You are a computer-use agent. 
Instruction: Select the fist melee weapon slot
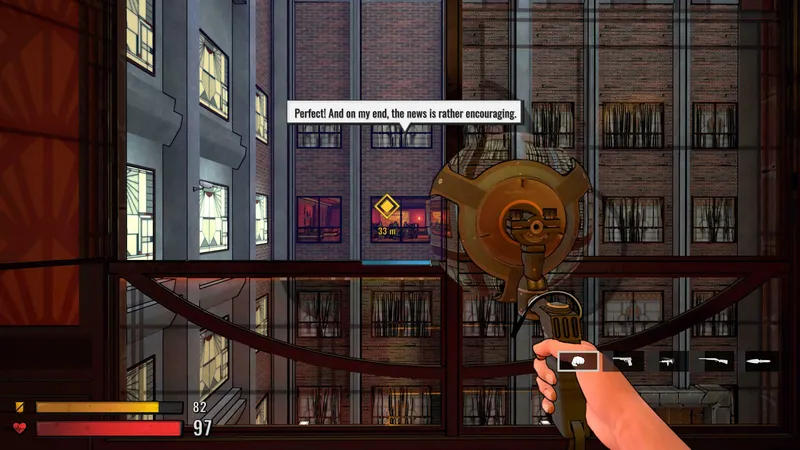pos(578,360)
